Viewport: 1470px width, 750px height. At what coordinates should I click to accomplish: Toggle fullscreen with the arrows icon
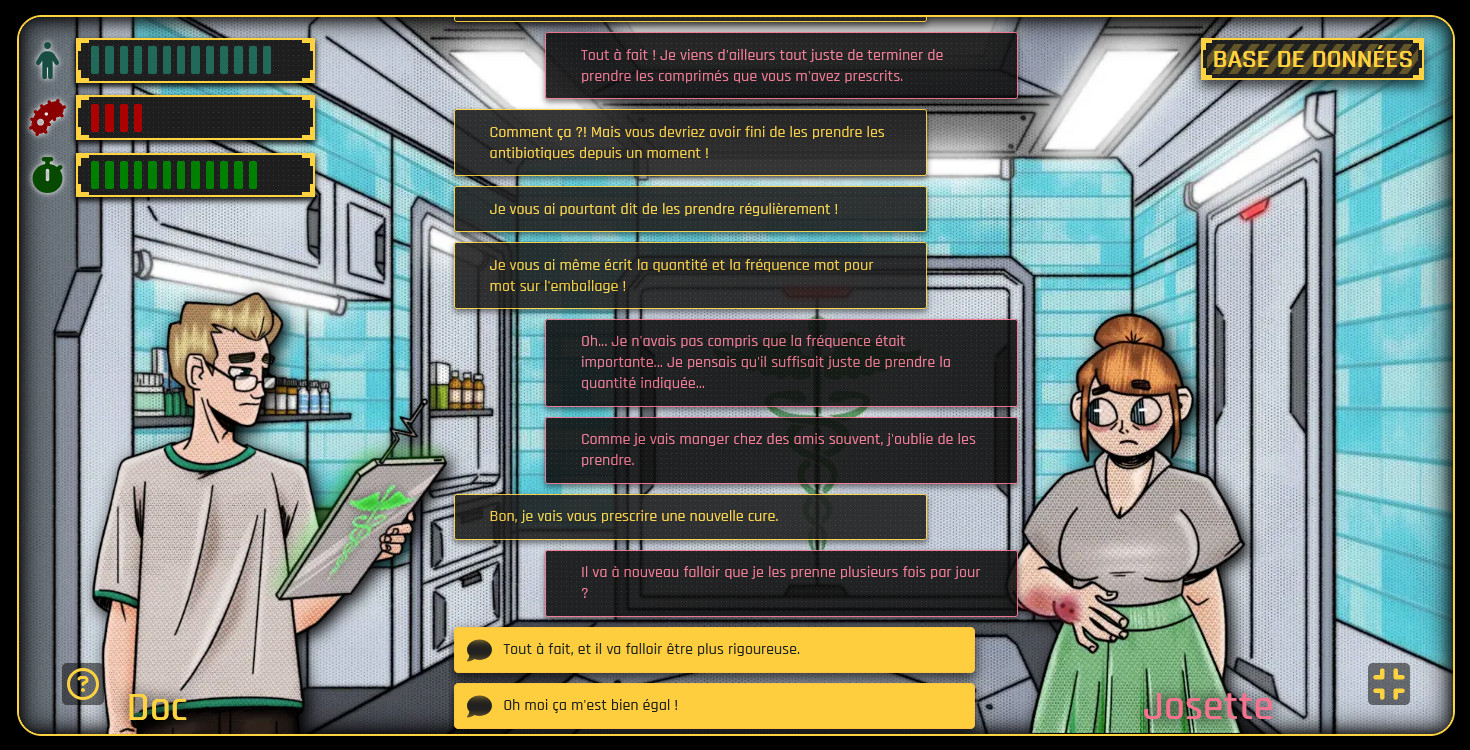point(1388,684)
